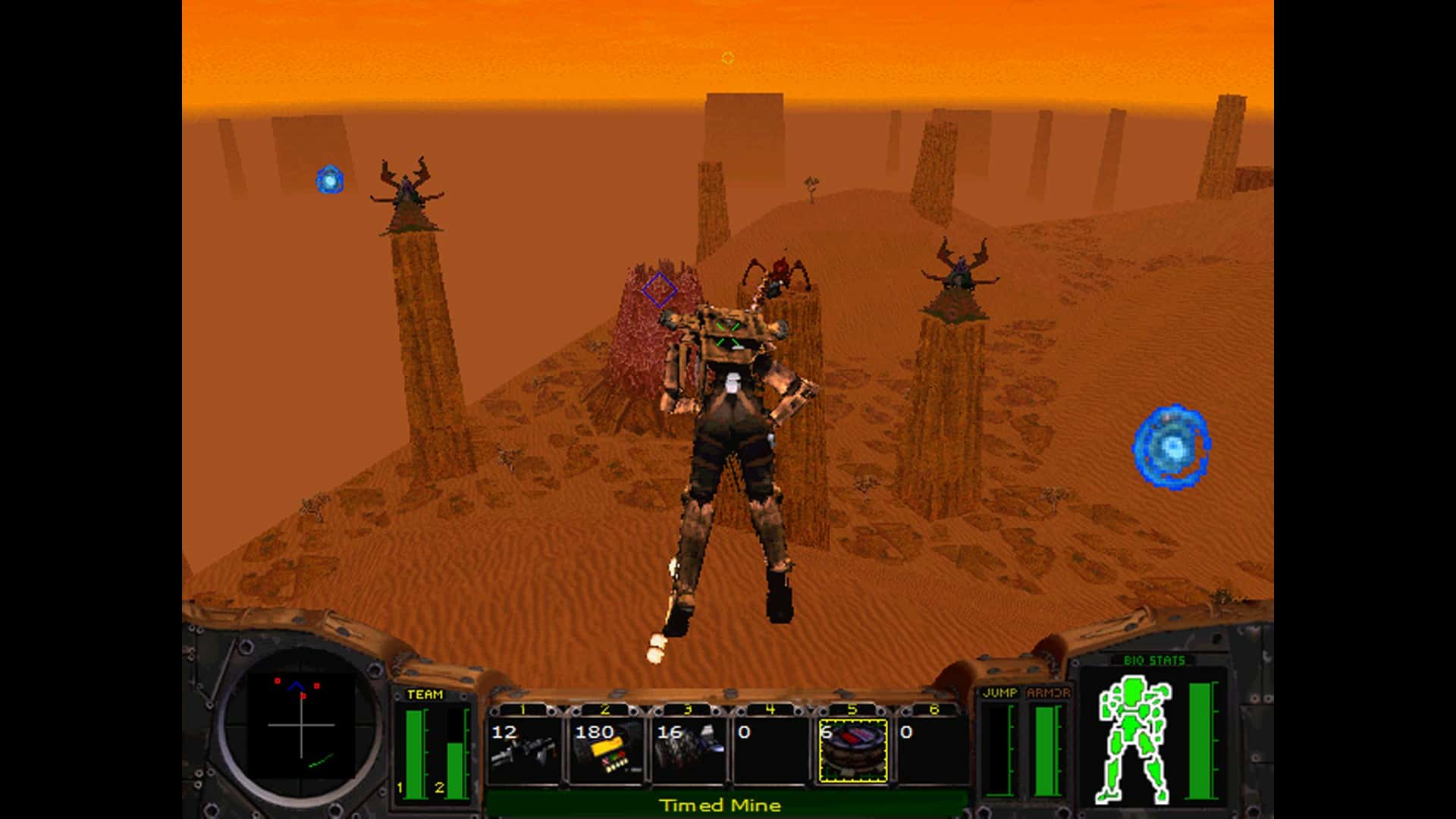Click the circular radar minimap display
The height and width of the screenshot is (819, 1456).
pyautogui.click(x=301, y=725)
